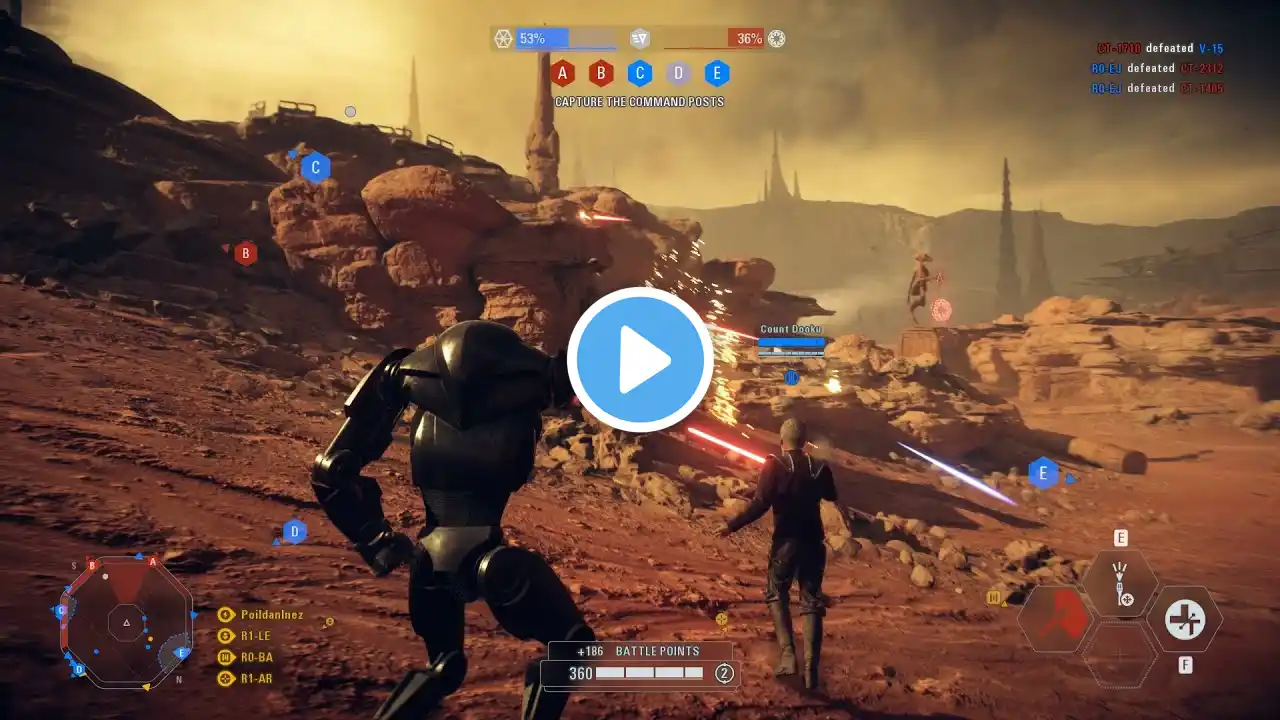This screenshot has height=720, width=1280.
Task: Select command post D in the top objective row
Action: pos(678,73)
